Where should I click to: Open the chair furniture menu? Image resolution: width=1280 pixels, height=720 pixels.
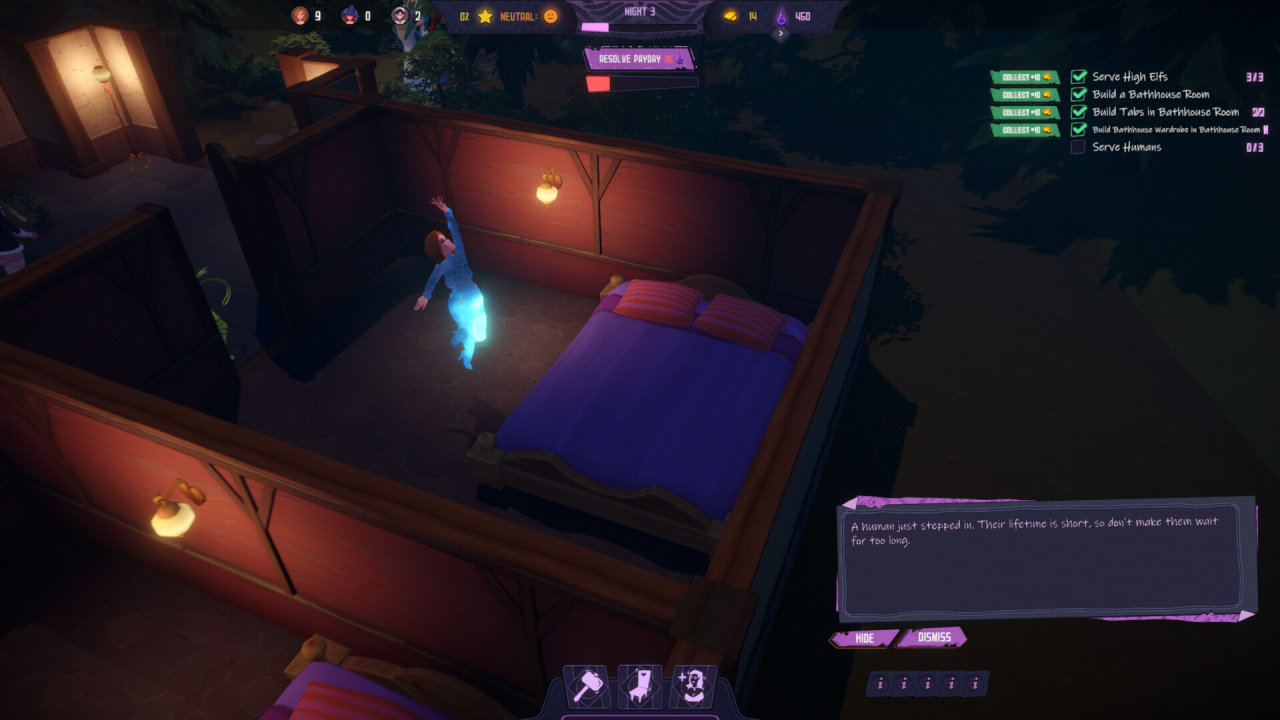click(x=640, y=686)
